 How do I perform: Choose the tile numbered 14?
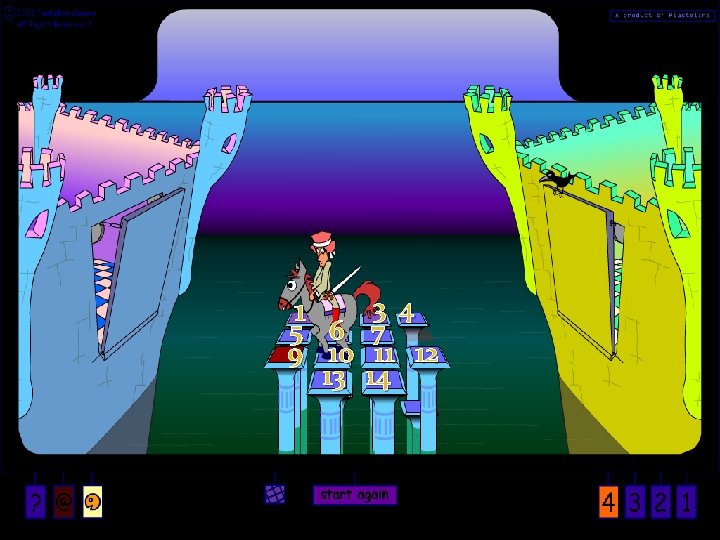coord(378,380)
